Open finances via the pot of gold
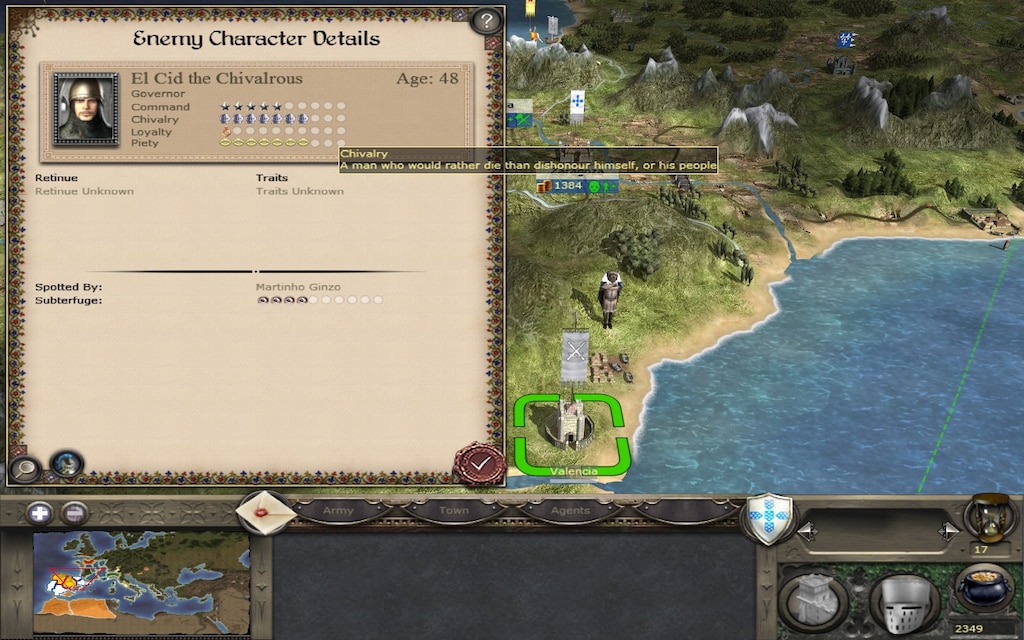The width and height of the screenshot is (1024, 640). point(984,588)
